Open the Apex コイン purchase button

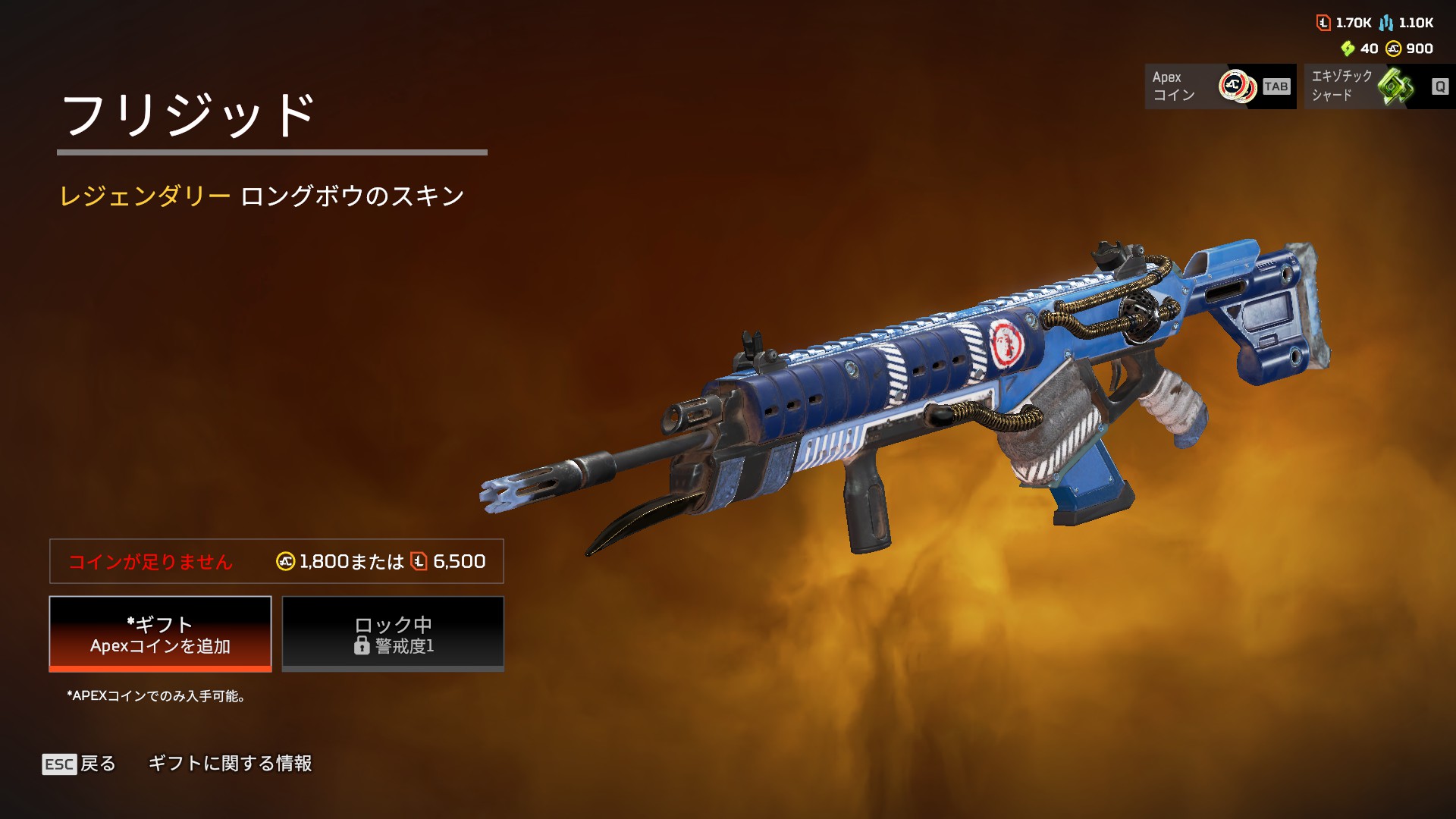(1219, 86)
